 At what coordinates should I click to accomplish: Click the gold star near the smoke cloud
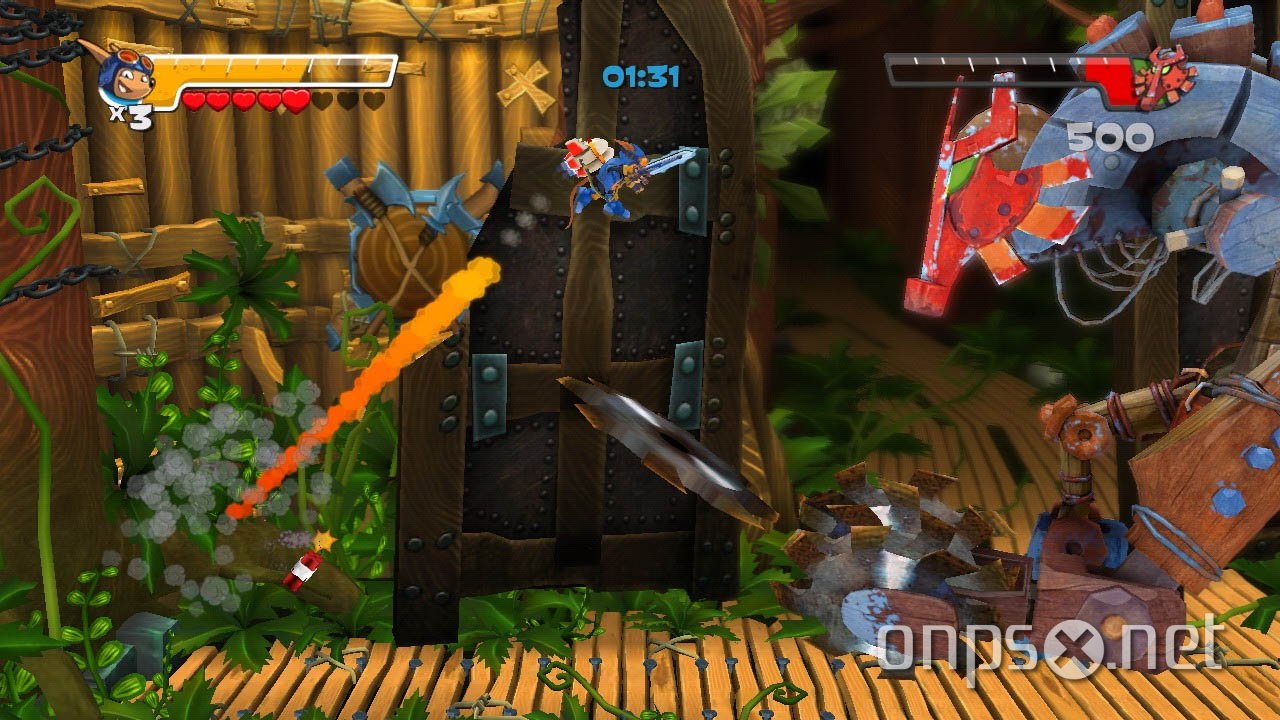(323, 538)
